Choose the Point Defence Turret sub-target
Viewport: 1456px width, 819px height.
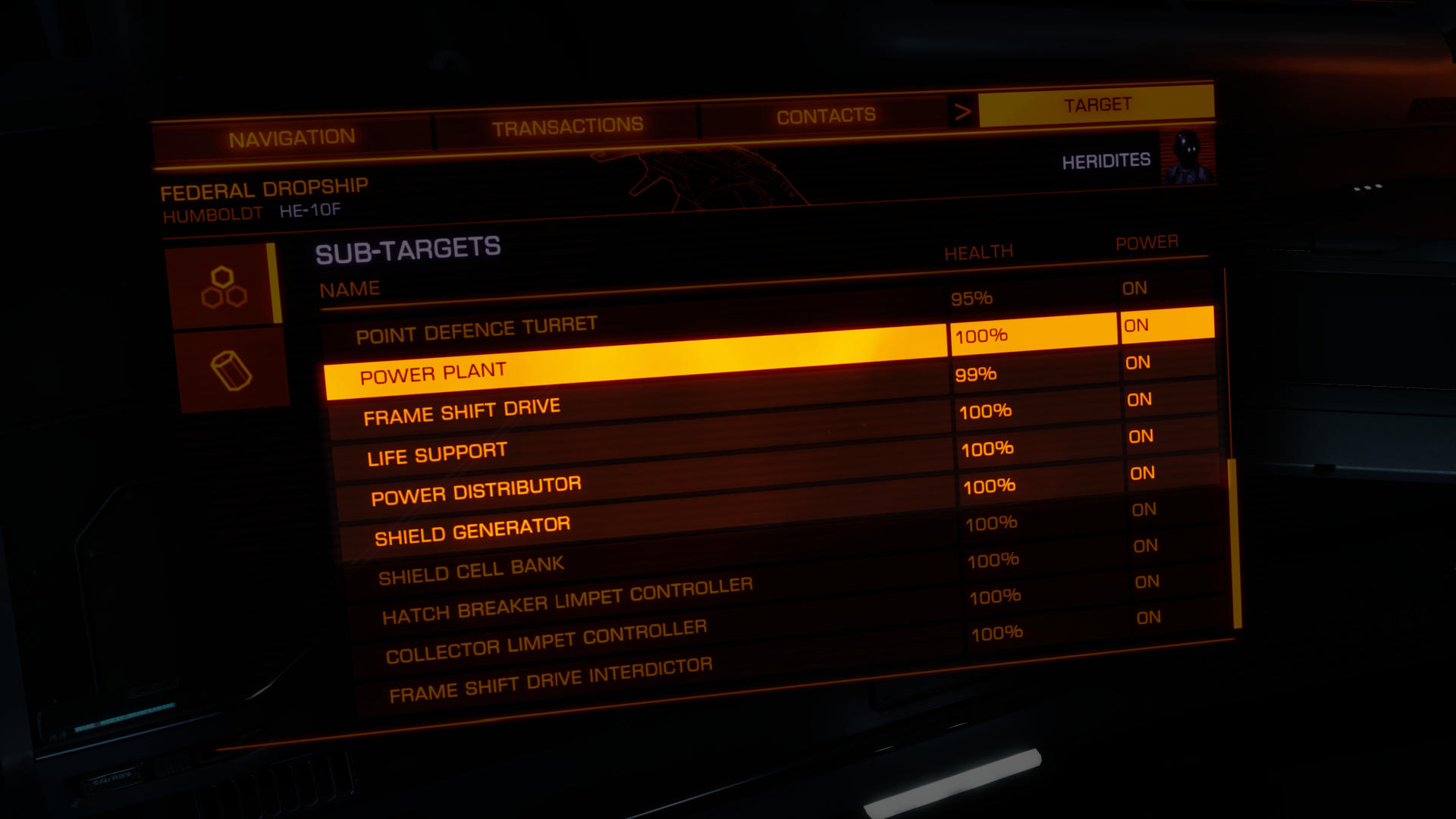(x=476, y=330)
